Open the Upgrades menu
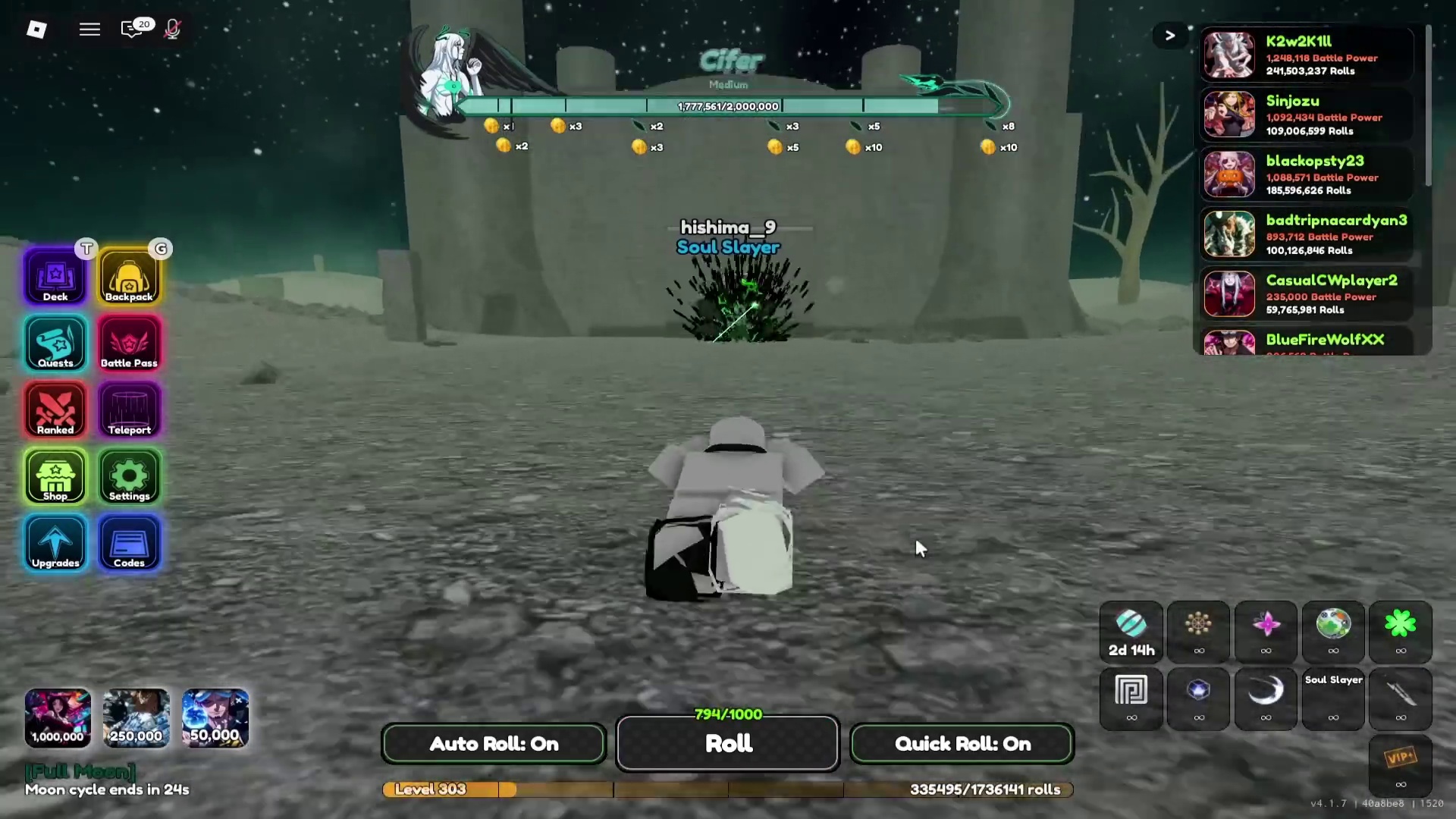The image size is (1456, 819). 54,543
